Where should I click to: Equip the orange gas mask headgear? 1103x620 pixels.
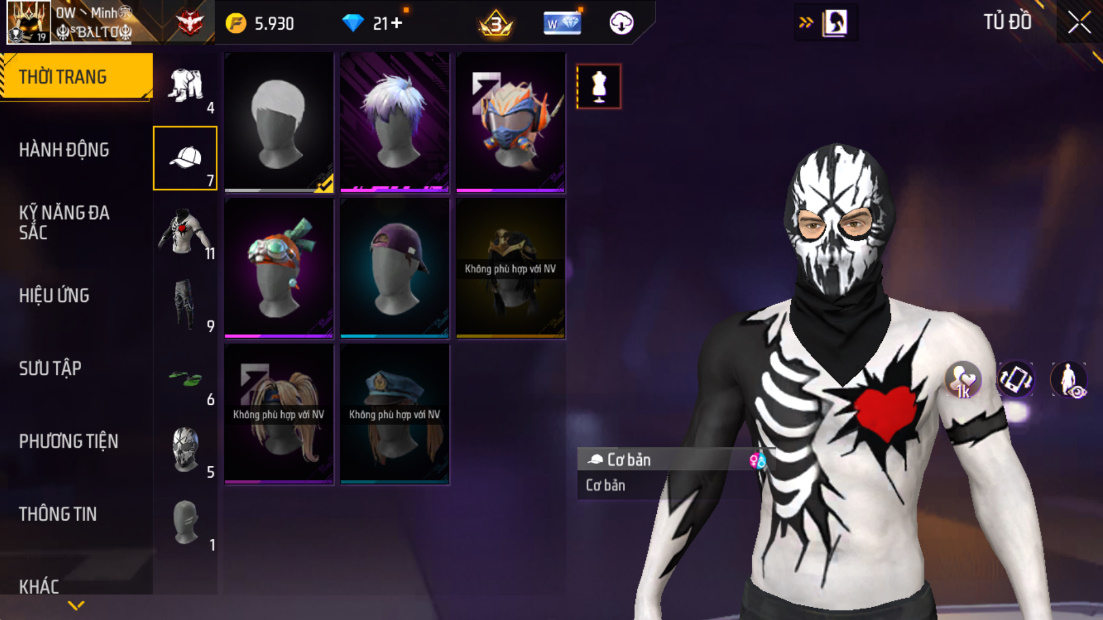(x=511, y=121)
